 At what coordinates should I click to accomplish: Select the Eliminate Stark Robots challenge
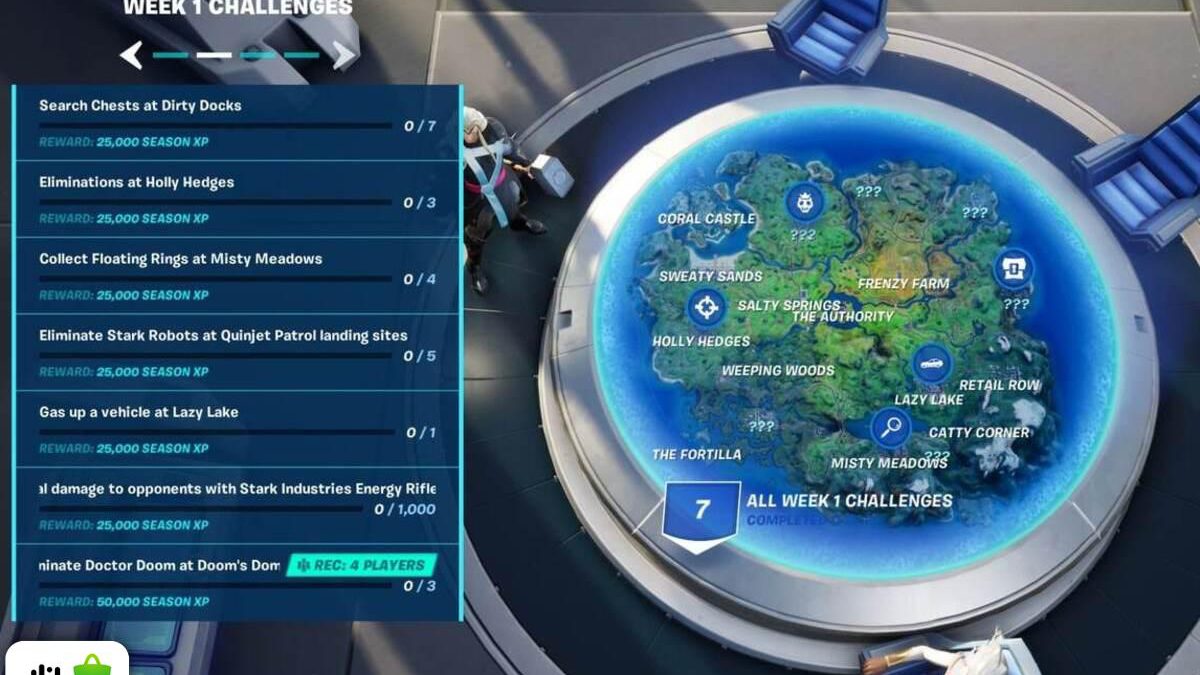237,352
